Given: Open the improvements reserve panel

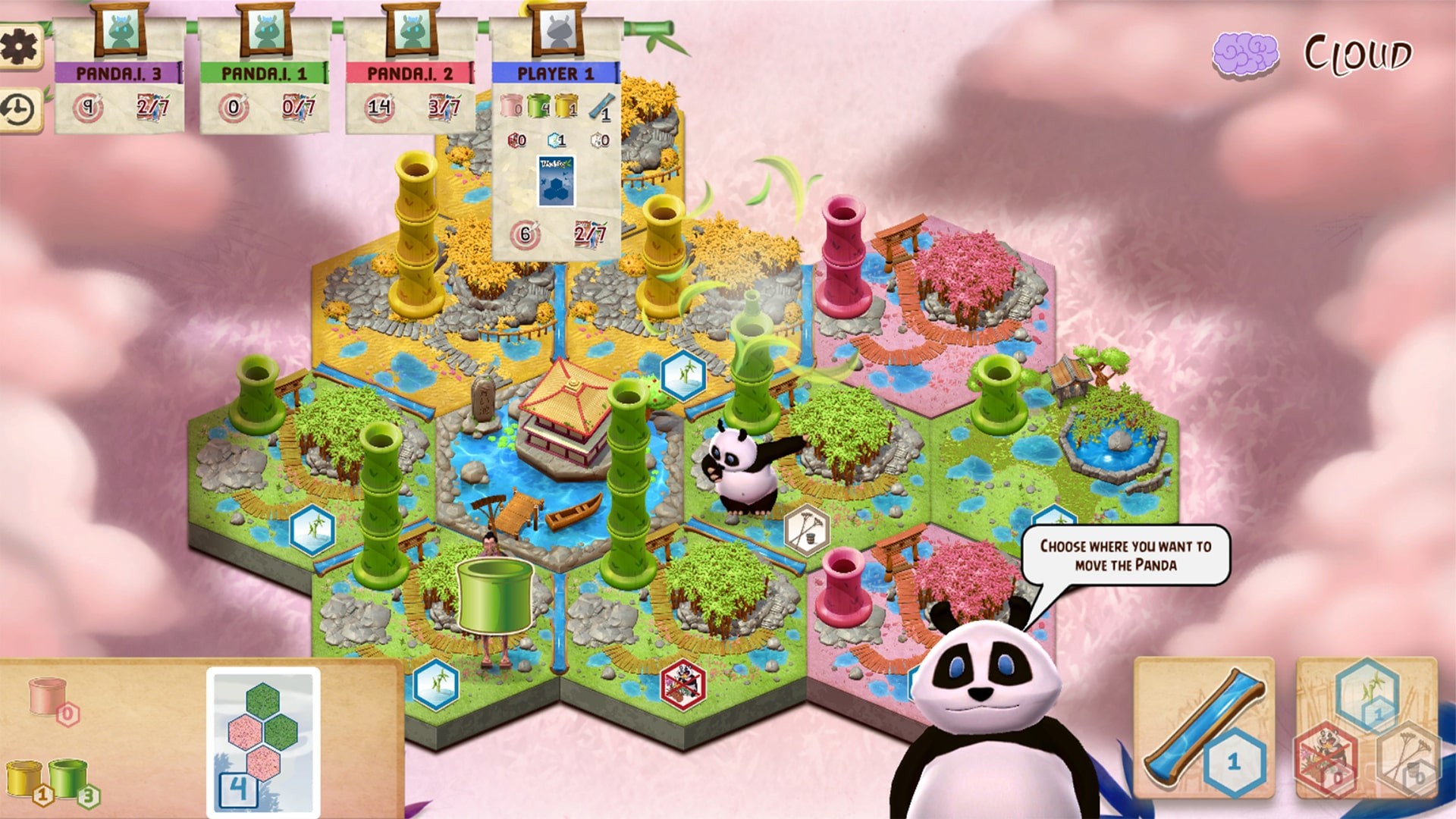Looking at the screenshot, I should [1367, 728].
